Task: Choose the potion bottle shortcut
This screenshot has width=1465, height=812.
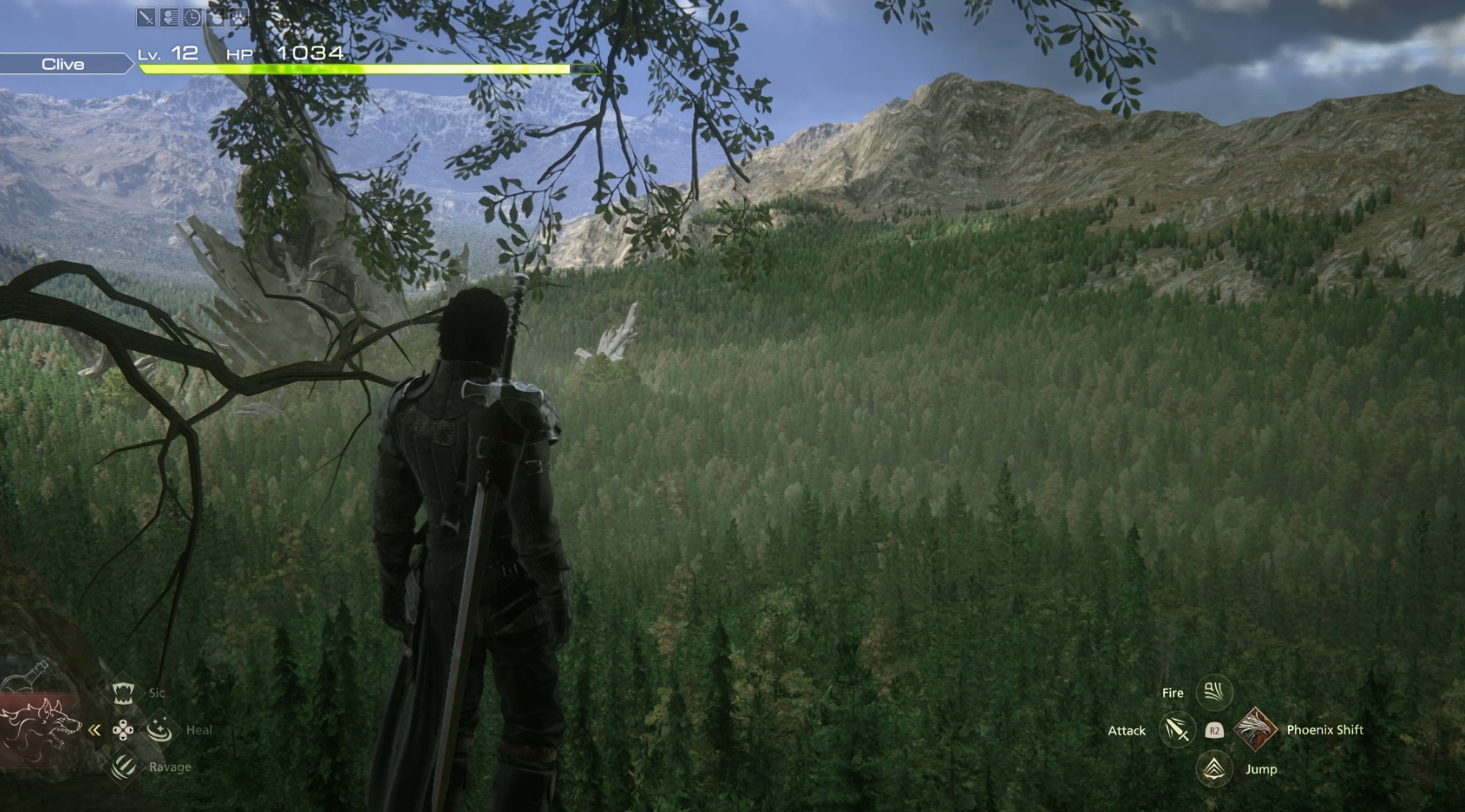Action: point(26,678)
